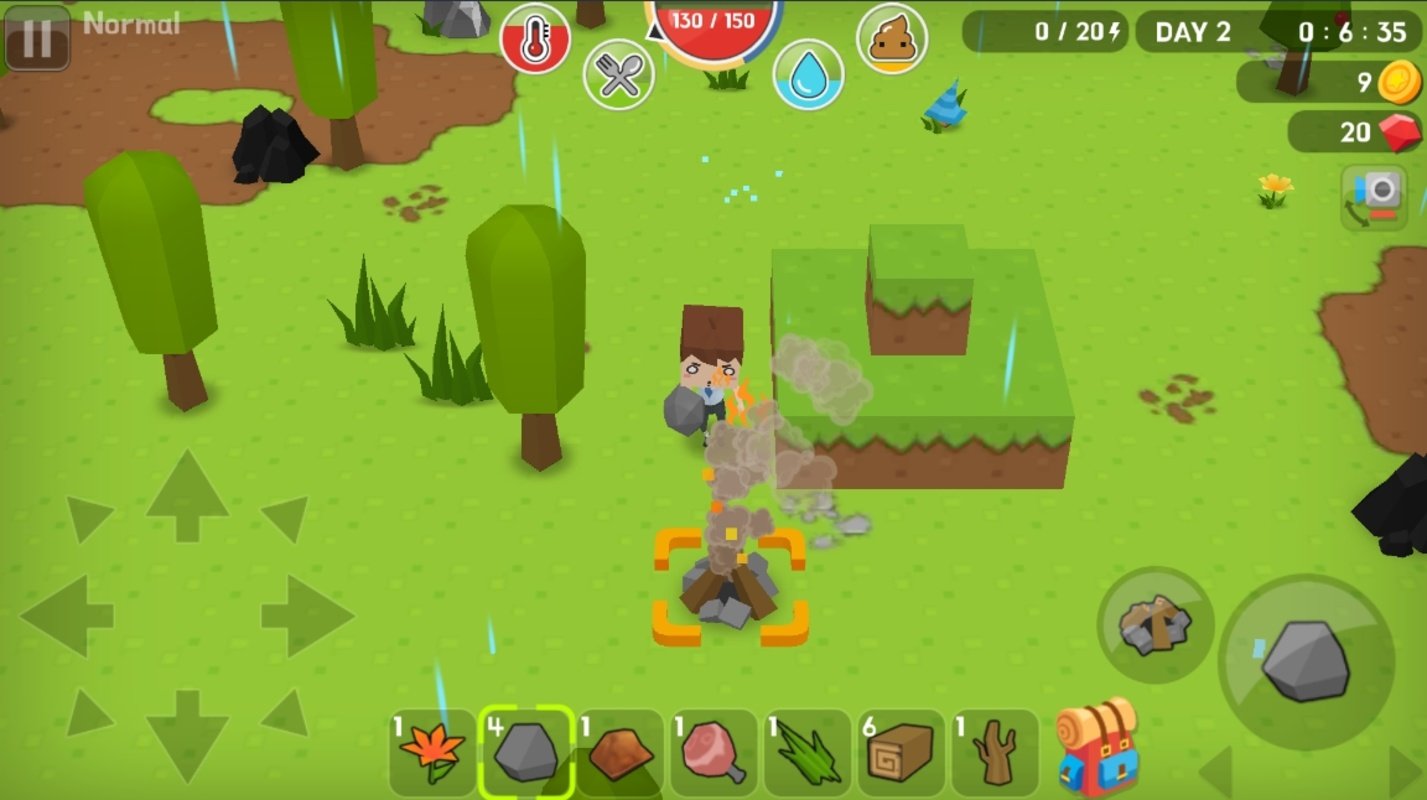Select the tree branch hotbar slot
The image size is (1427, 800).
pos(994,752)
